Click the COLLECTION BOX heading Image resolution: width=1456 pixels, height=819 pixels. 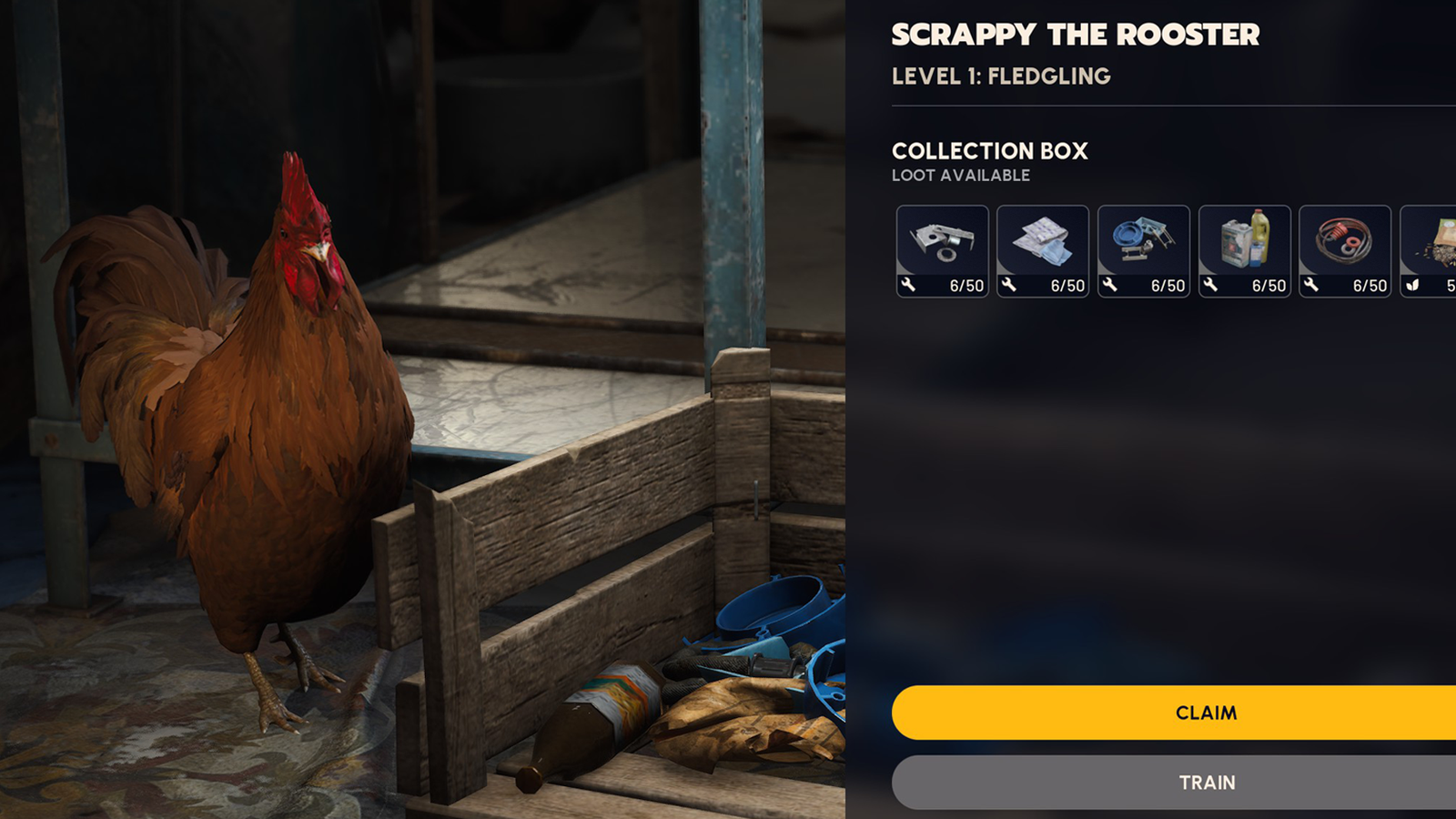click(x=990, y=151)
